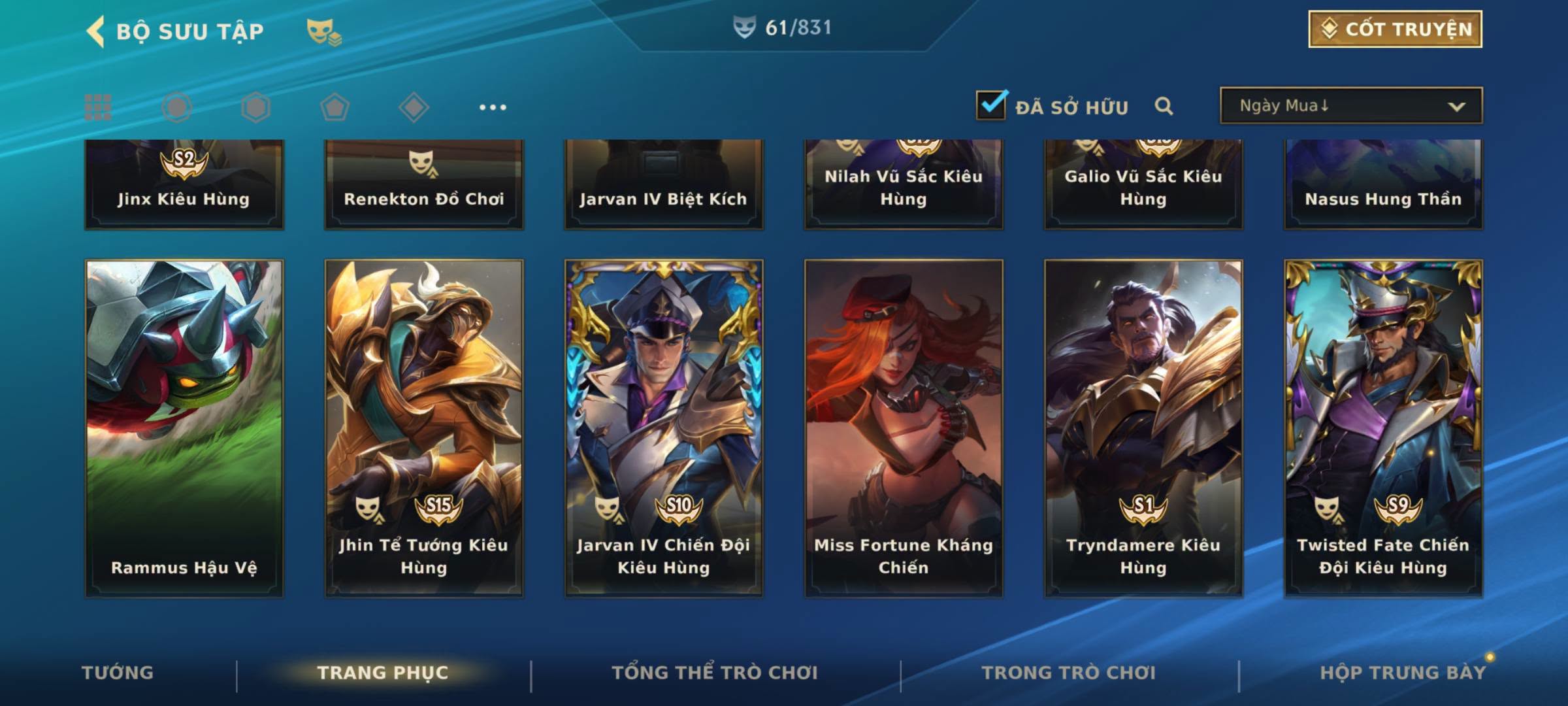Click the search magnifier icon
Viewport: 1568px width, 706px height.
click(1164, 106)
